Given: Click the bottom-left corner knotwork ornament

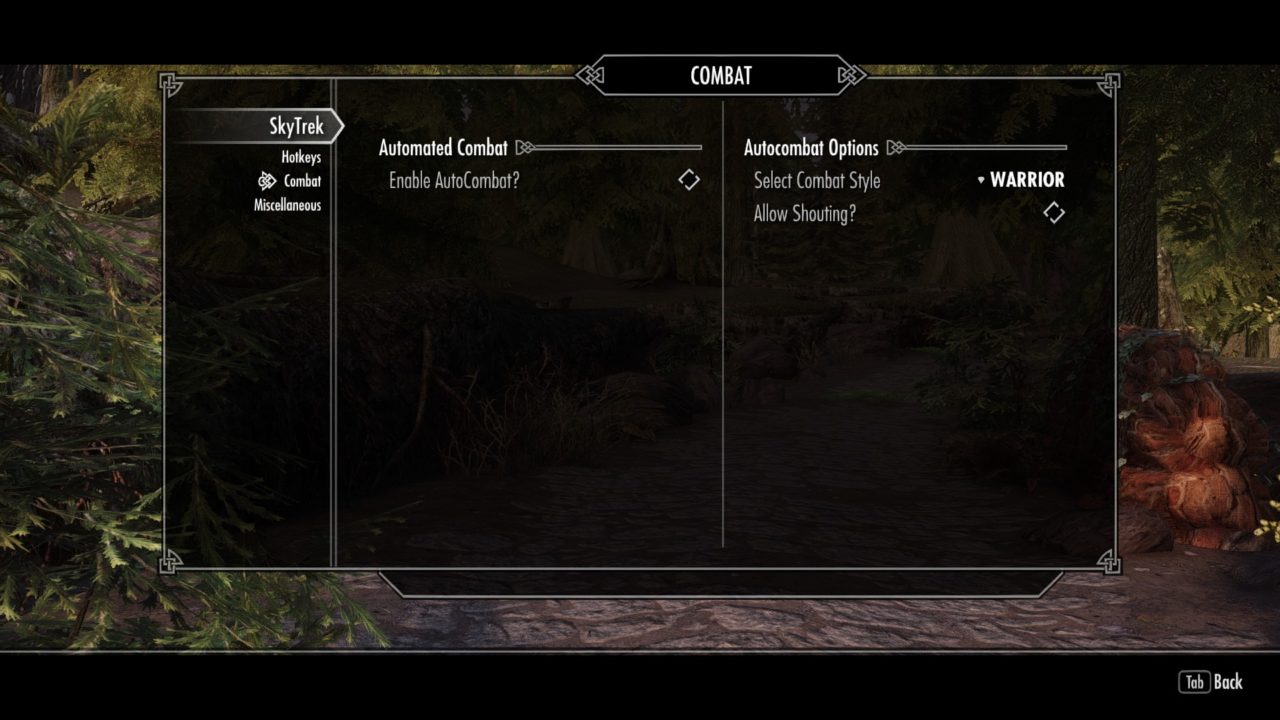Looking at the screenshot, I should (170, 563).
